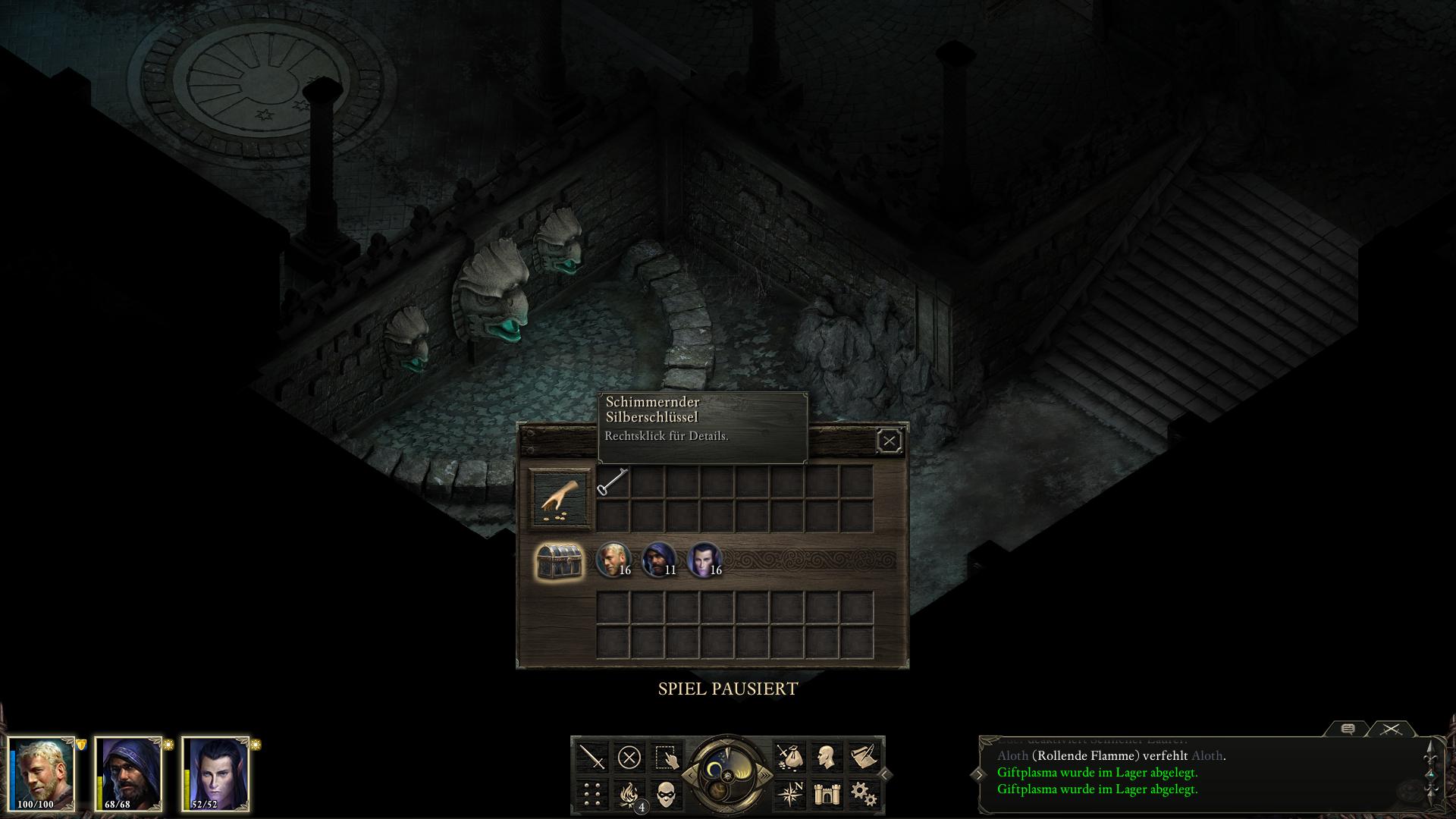Toggle stealth mode with the masked face
1456x819 pixels.
pyautogui.click(x=666, y=794)
